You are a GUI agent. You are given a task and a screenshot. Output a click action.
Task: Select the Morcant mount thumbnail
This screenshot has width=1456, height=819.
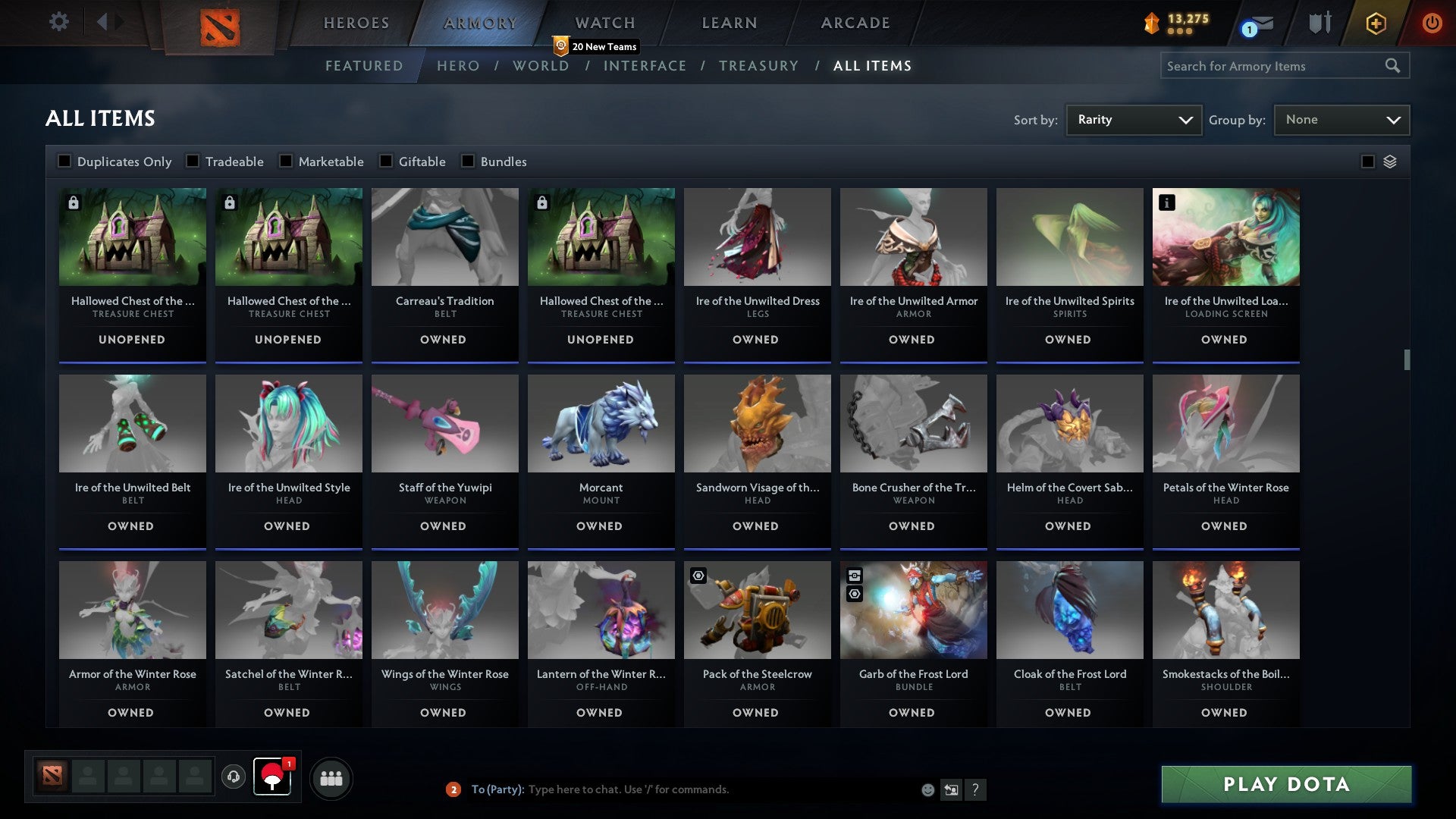click(x=600, y=424)
